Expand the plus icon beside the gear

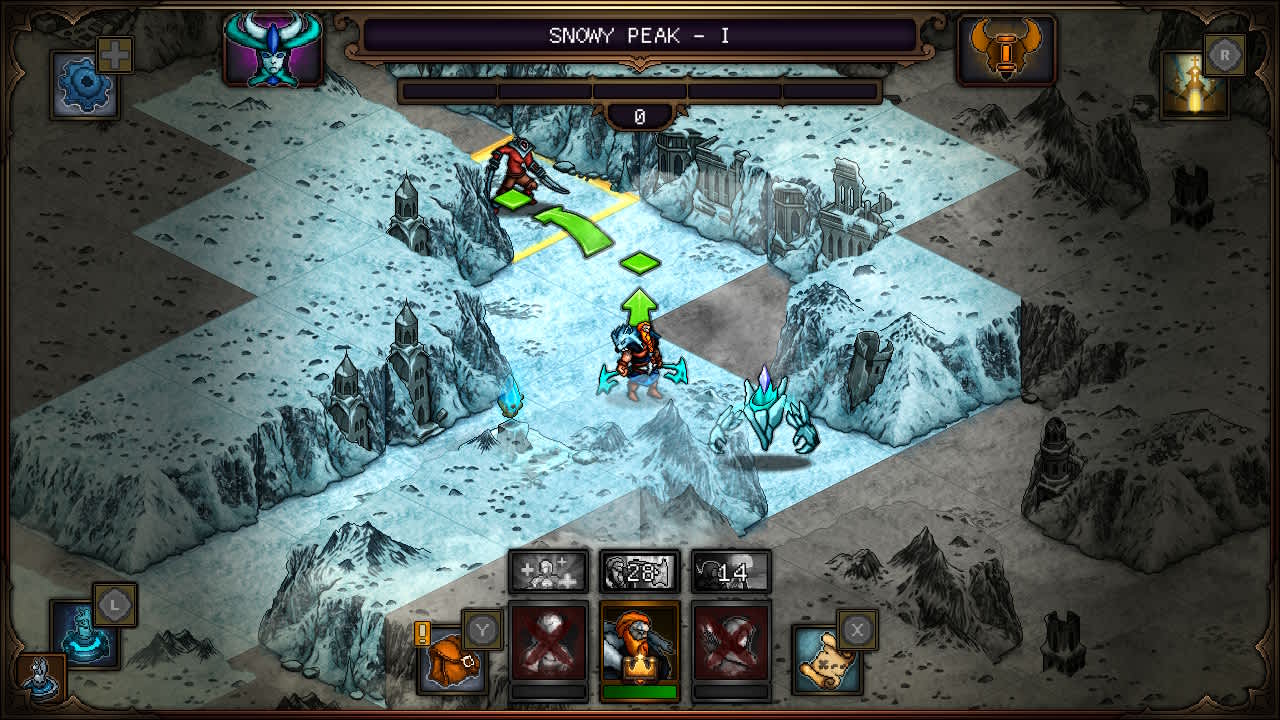(x=117, y=52)
